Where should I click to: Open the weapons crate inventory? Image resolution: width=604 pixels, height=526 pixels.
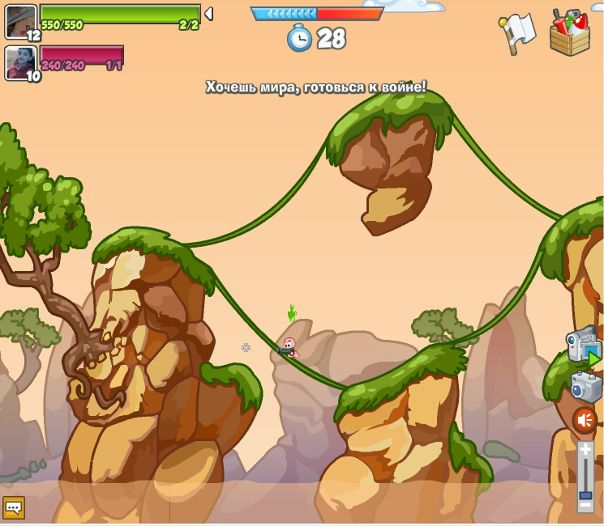coord(569,32)
